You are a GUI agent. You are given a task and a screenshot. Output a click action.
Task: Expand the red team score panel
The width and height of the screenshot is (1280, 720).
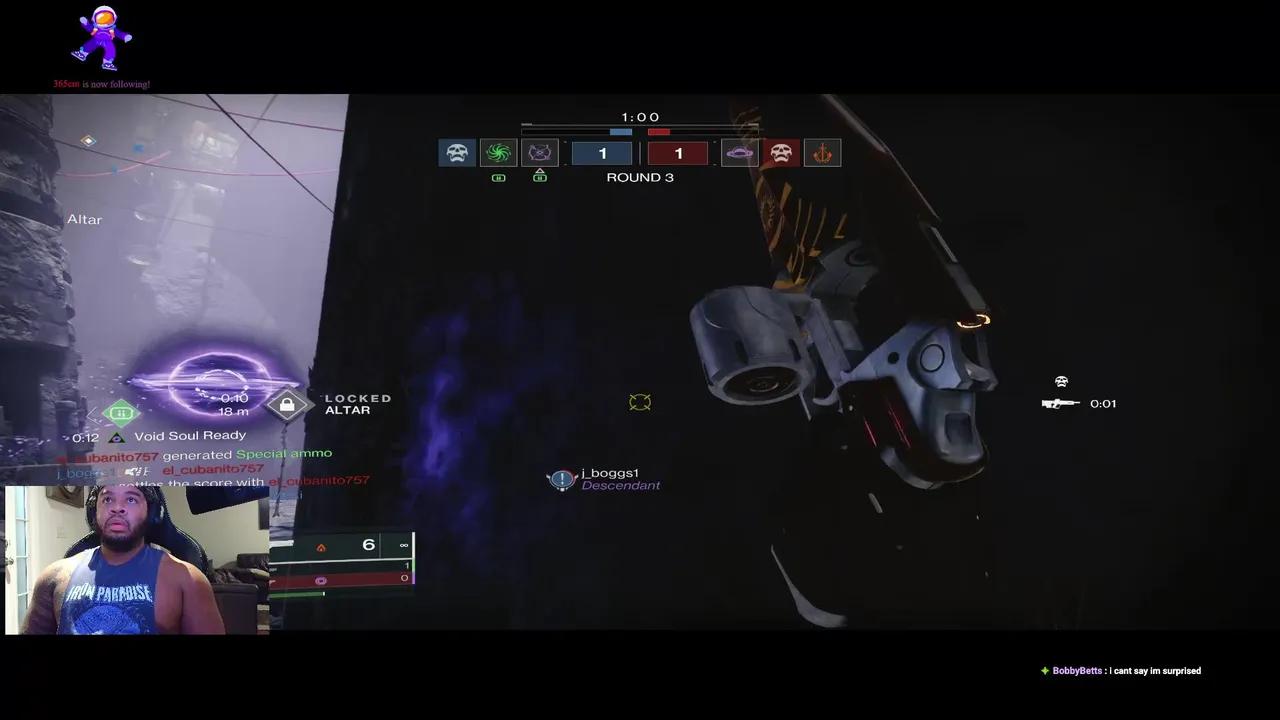coord(678,152)
